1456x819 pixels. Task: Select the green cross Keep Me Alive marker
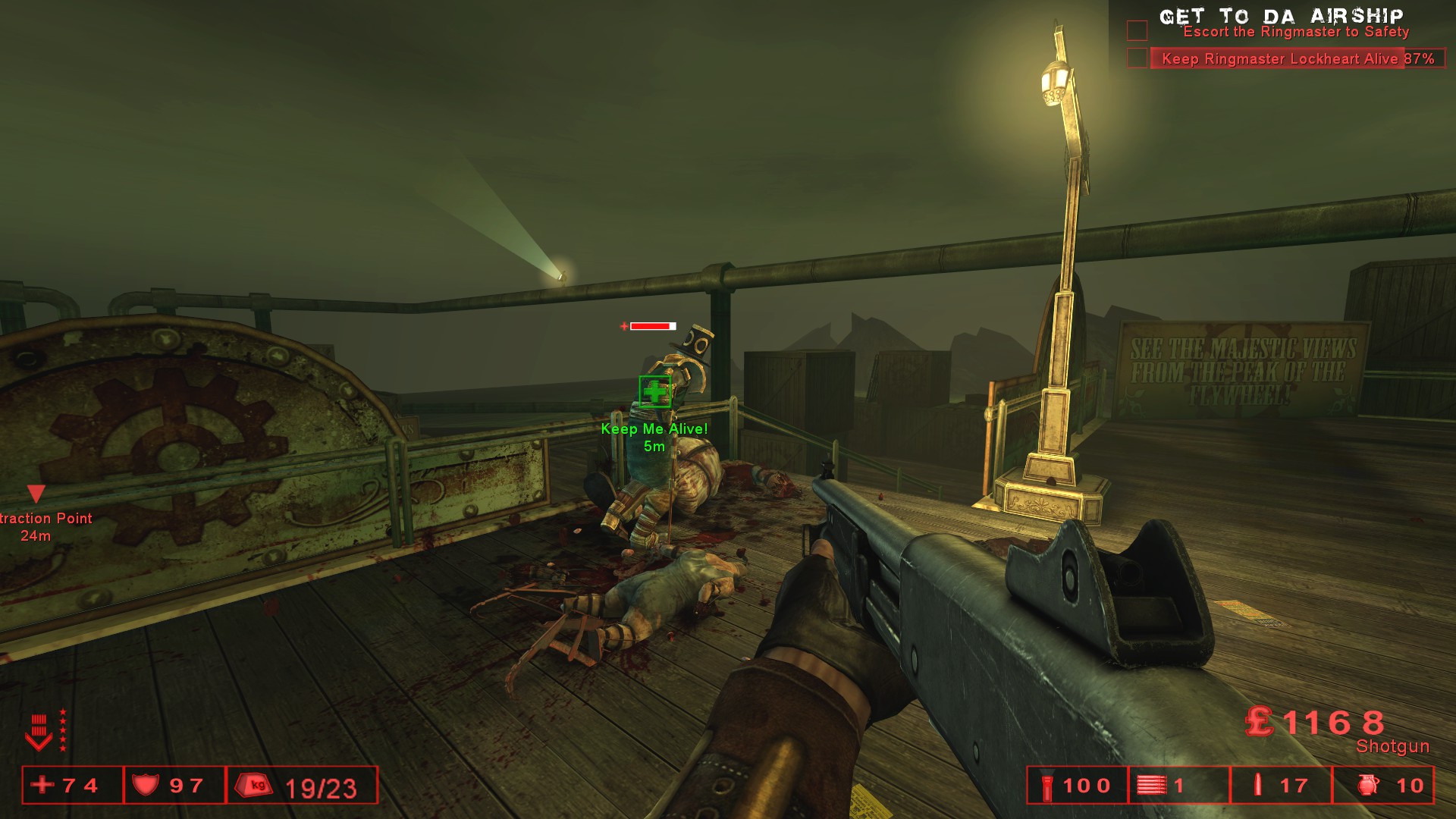[x=654, y=392]
